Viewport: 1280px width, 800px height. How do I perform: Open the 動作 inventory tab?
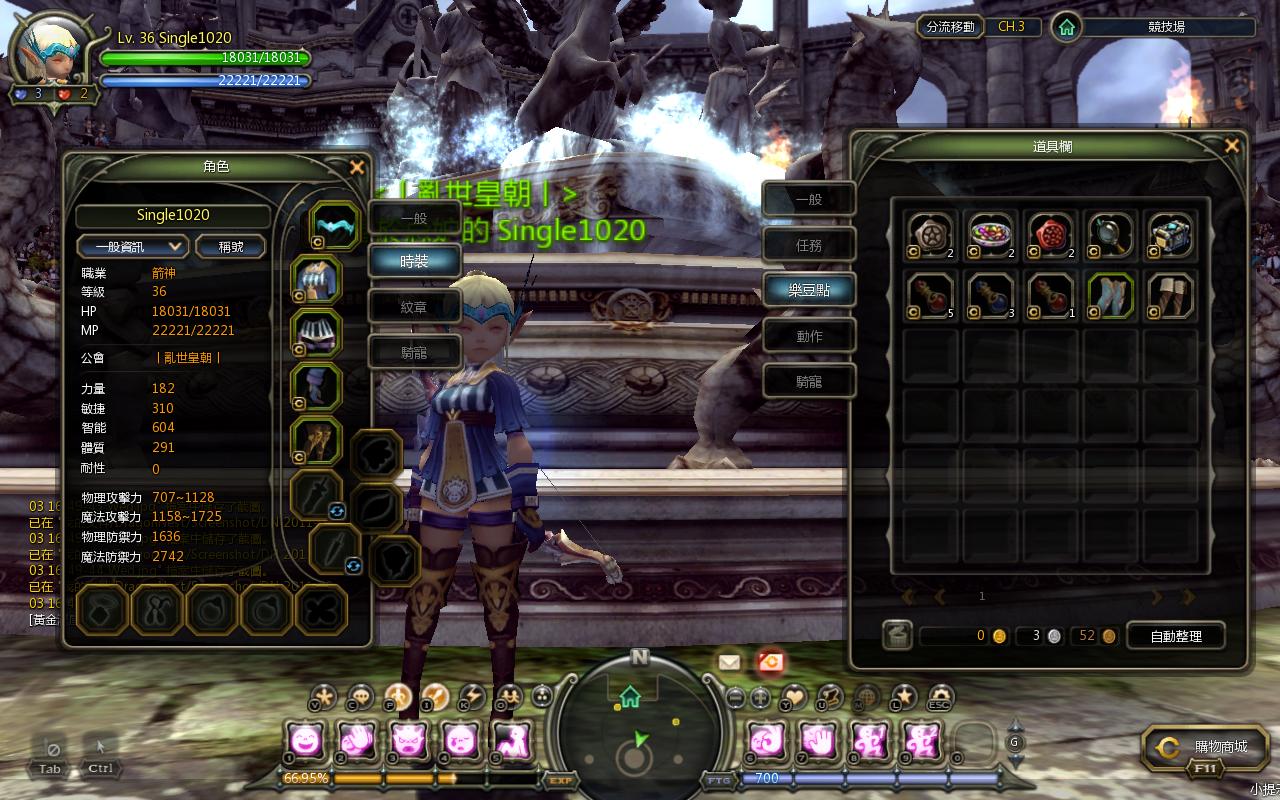click(x=809, y=336)
